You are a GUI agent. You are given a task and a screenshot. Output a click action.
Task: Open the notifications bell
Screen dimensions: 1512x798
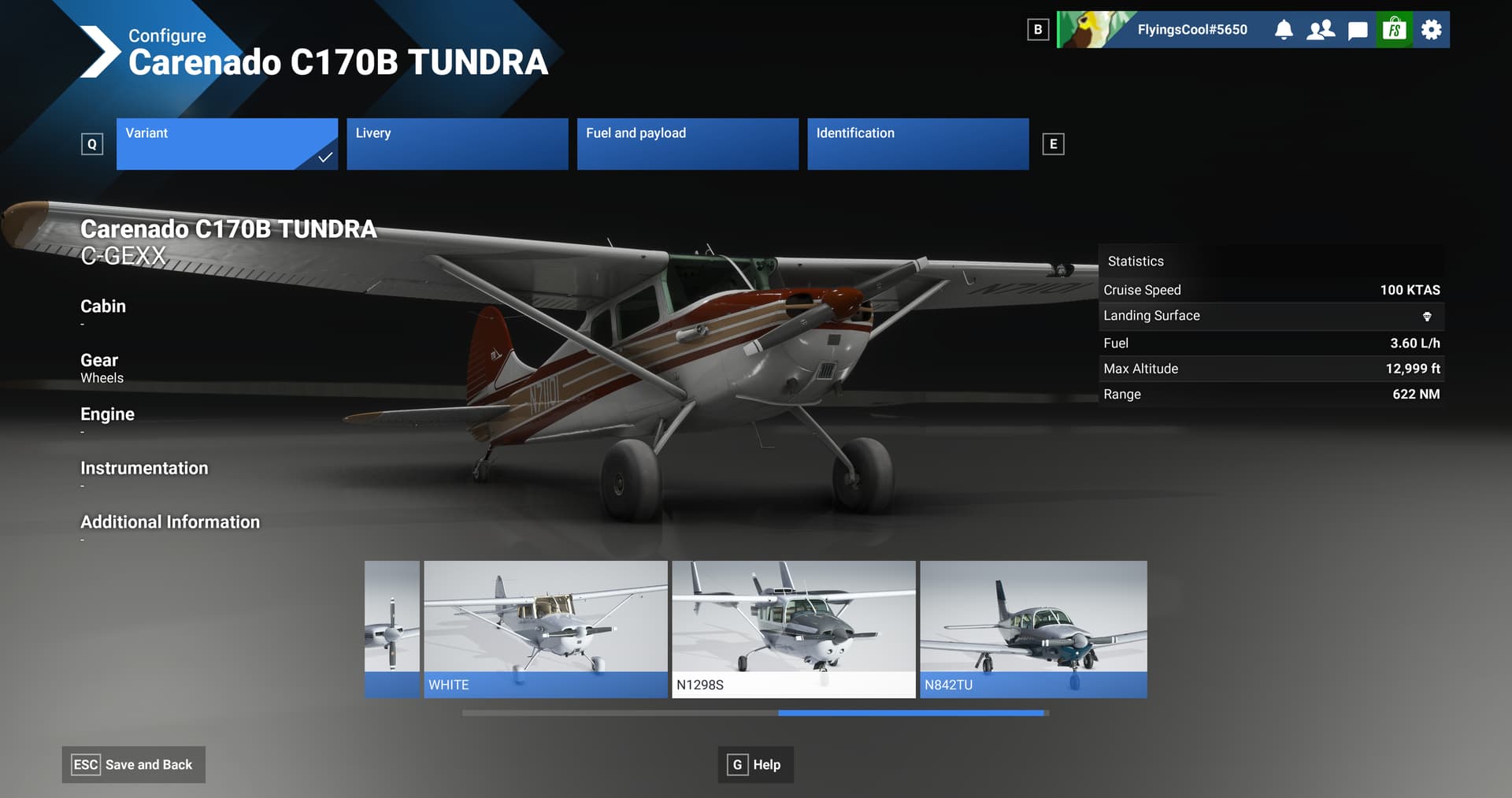click(1284, 29)
